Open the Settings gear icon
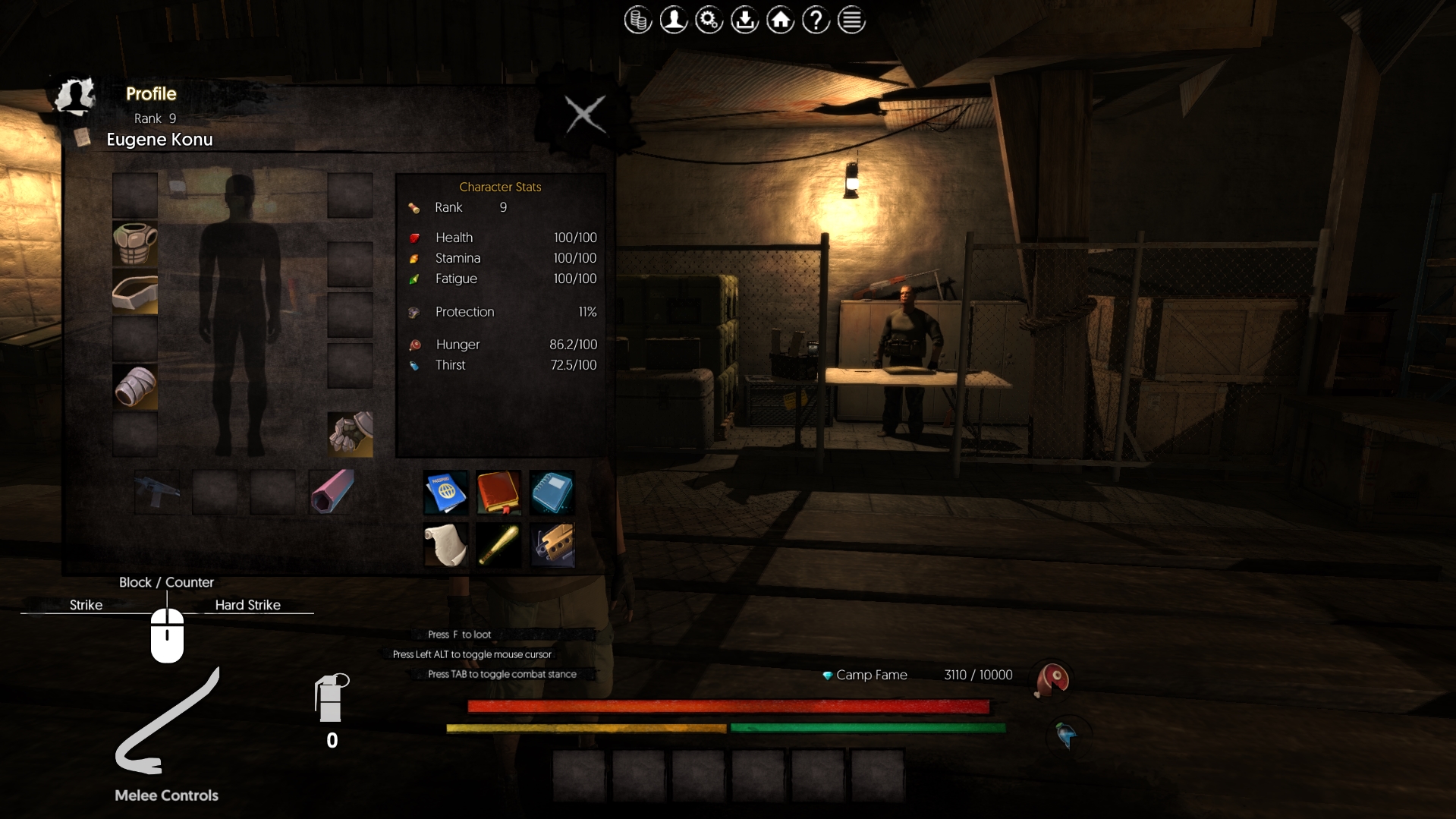 [709, 20]
